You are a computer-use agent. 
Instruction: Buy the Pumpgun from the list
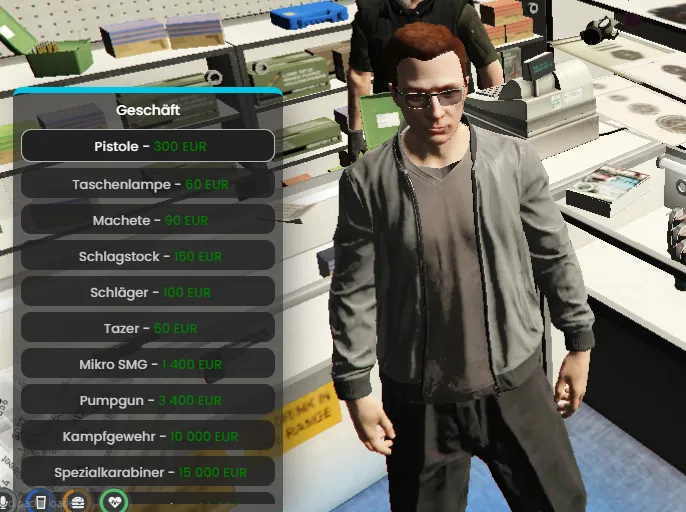148,400
